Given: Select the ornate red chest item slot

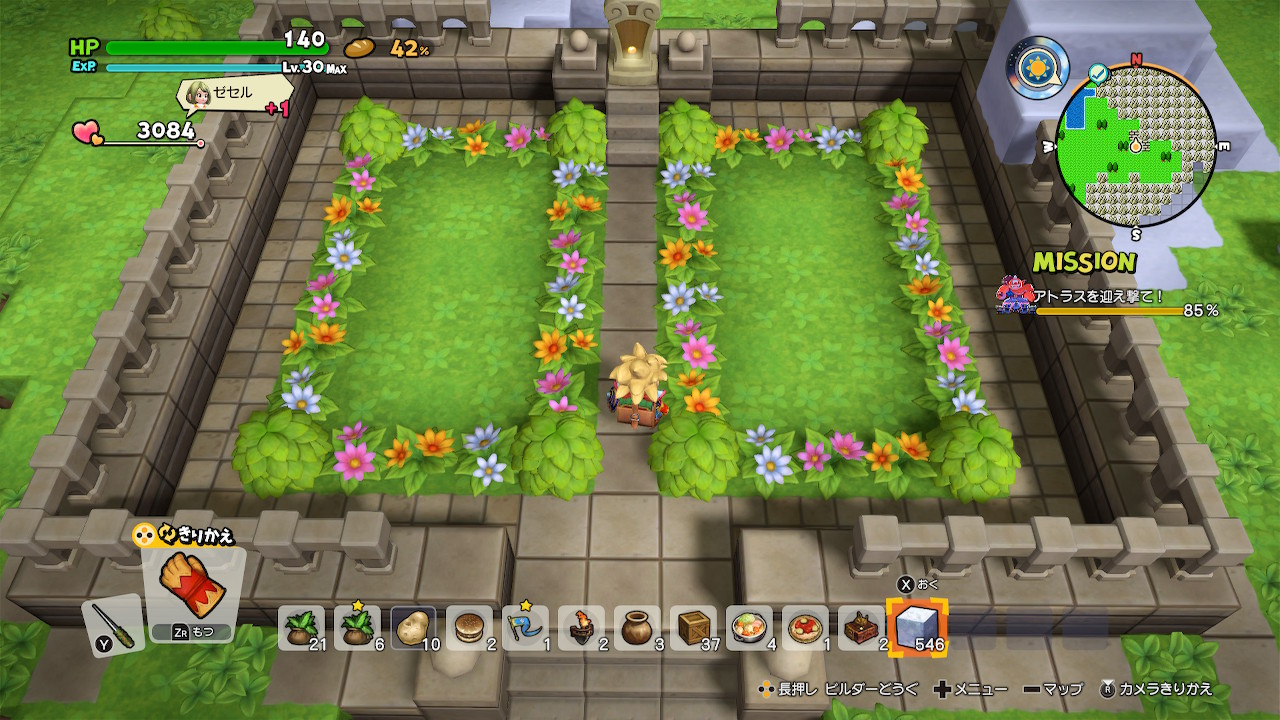Looking at the screenshot, I should [861, 629].
